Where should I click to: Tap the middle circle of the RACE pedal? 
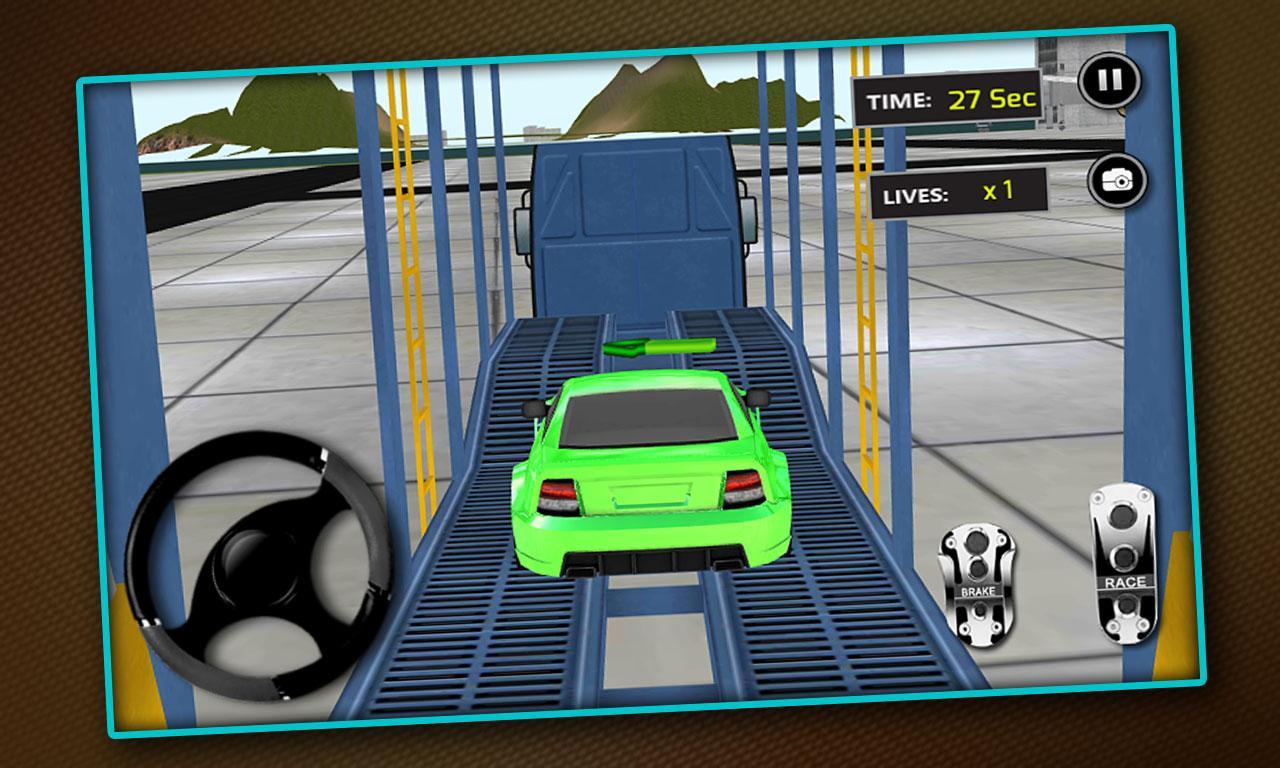tap(1122, 555)
